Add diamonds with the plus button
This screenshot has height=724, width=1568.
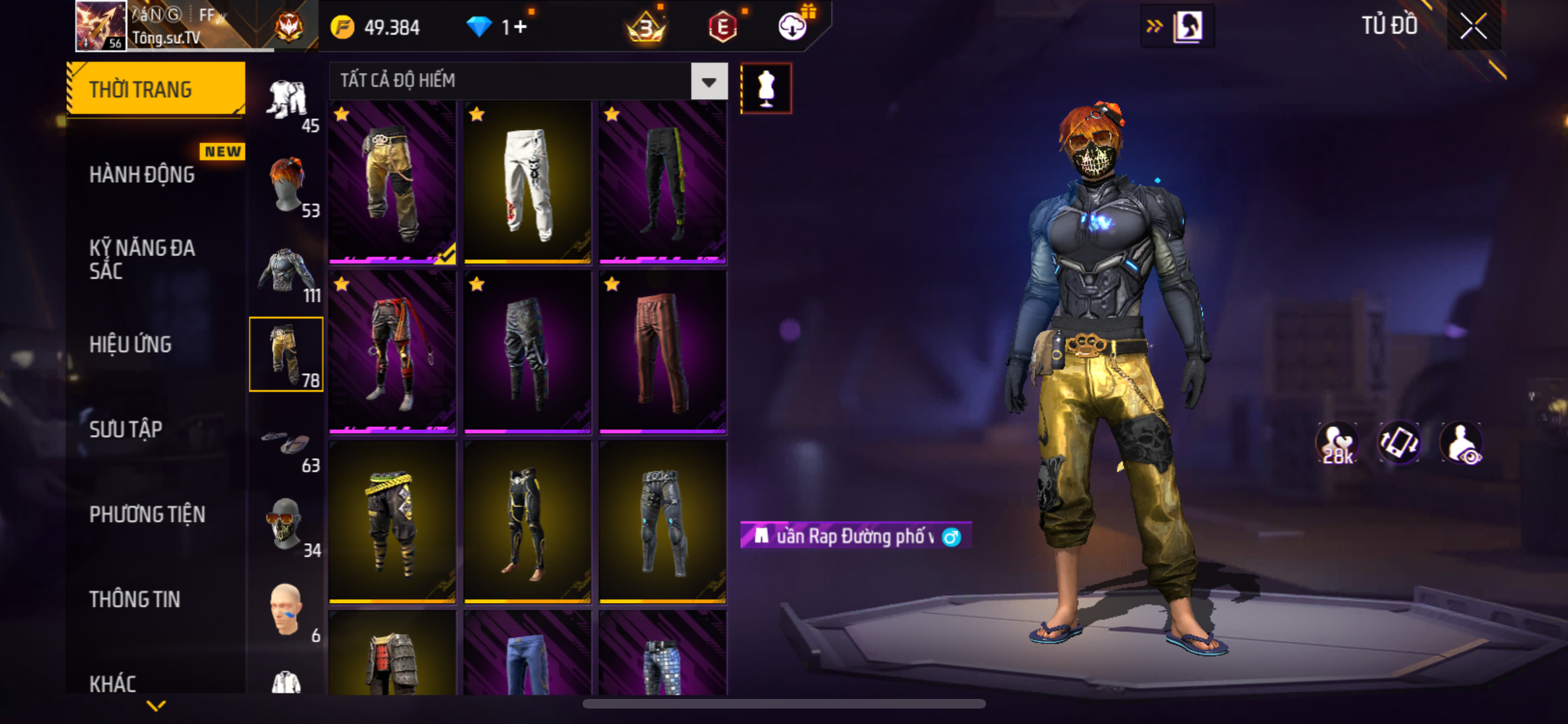tap(520, 27)
